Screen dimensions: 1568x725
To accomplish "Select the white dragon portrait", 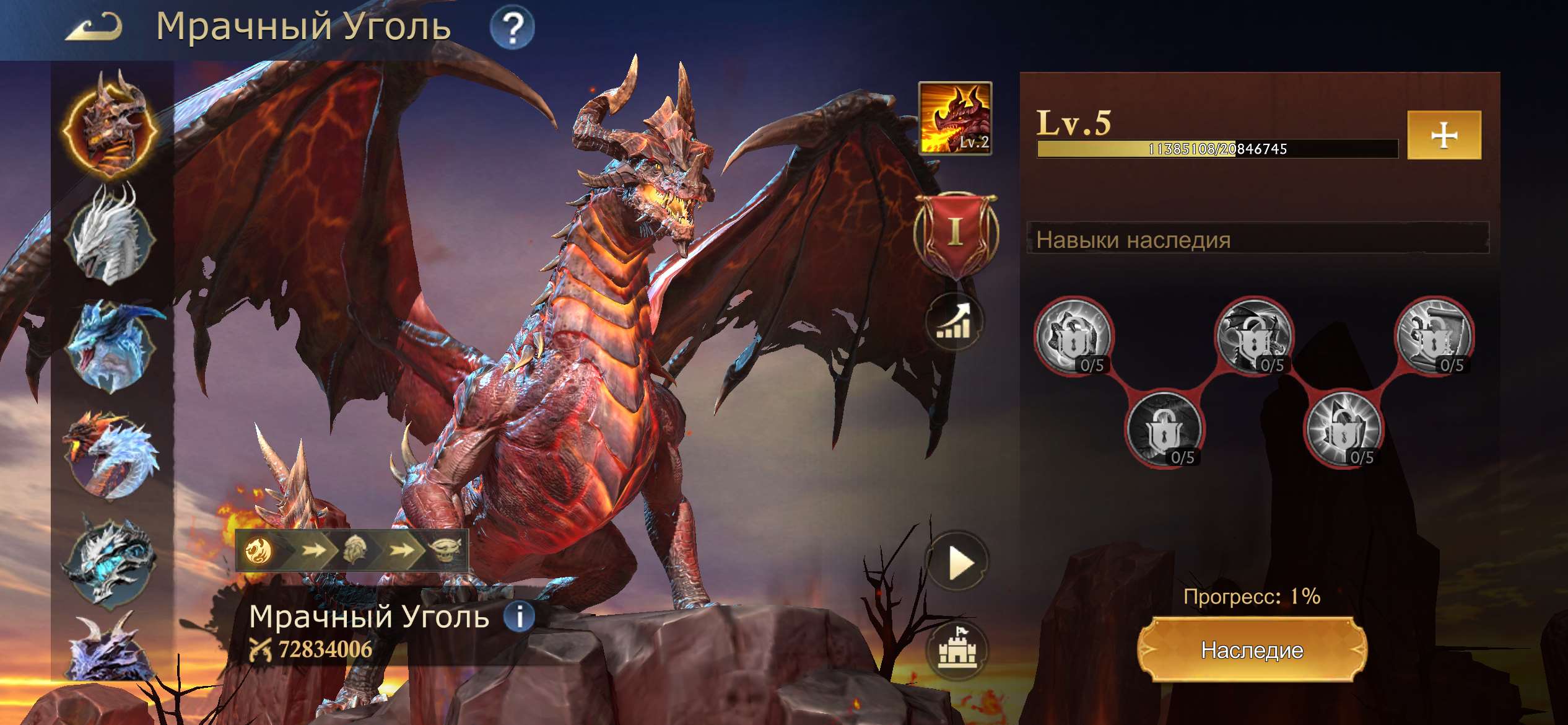I will click(111, 235).
